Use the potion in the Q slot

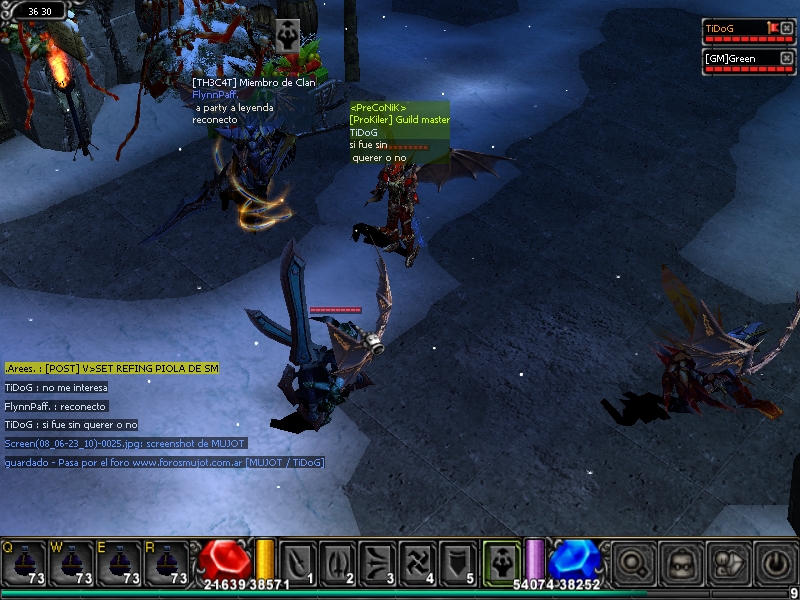click(x=23, y=563)
